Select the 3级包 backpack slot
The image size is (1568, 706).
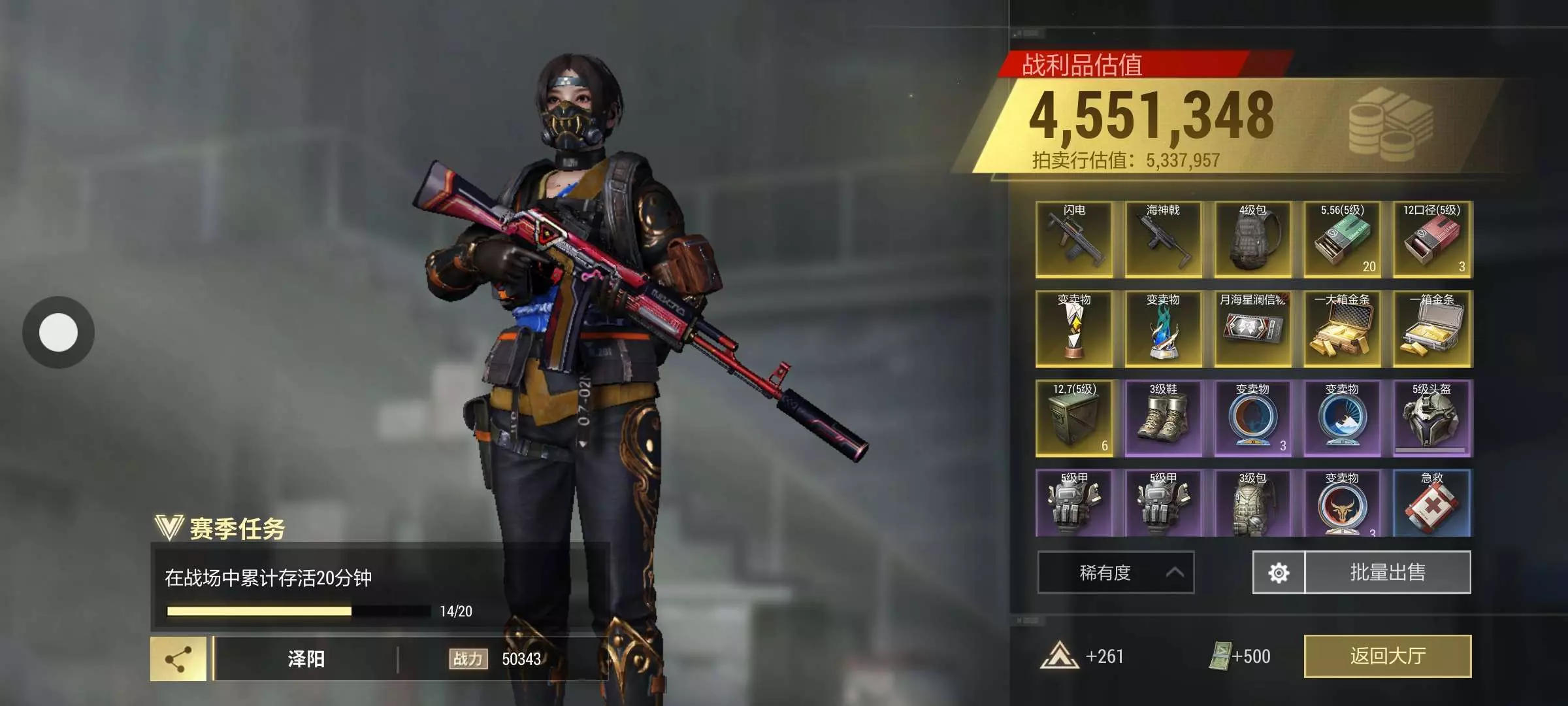[1252, 504]
